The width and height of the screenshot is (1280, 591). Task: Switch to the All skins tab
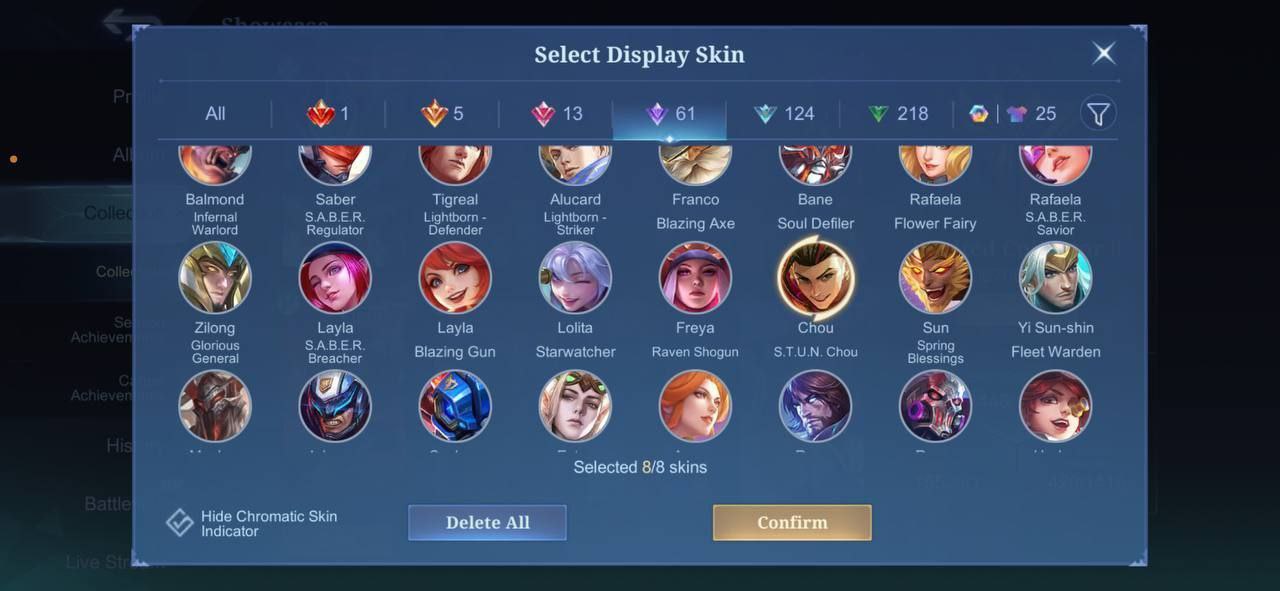[x=215, y=114]
